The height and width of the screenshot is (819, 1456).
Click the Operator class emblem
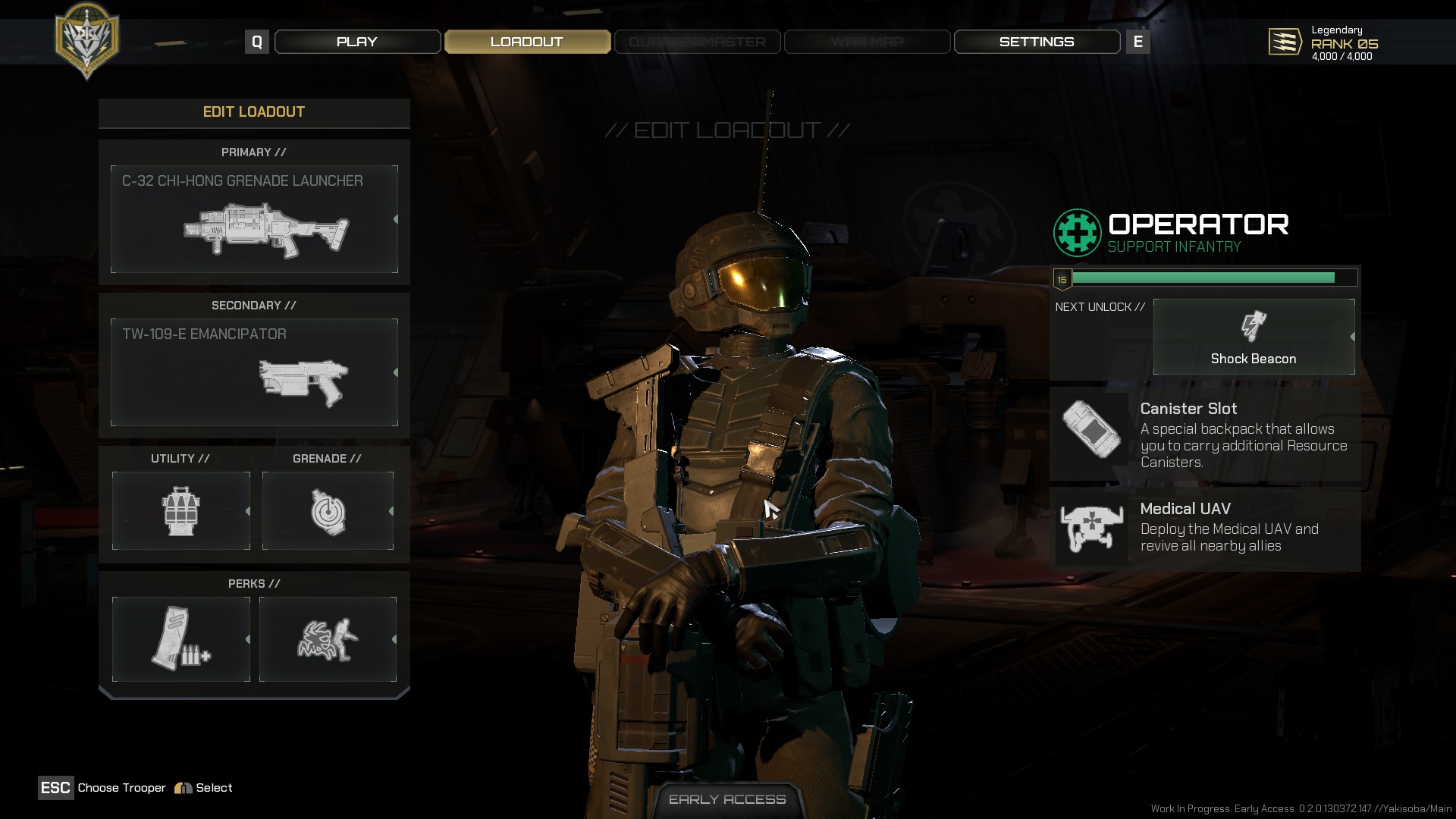click(1077, 233)
